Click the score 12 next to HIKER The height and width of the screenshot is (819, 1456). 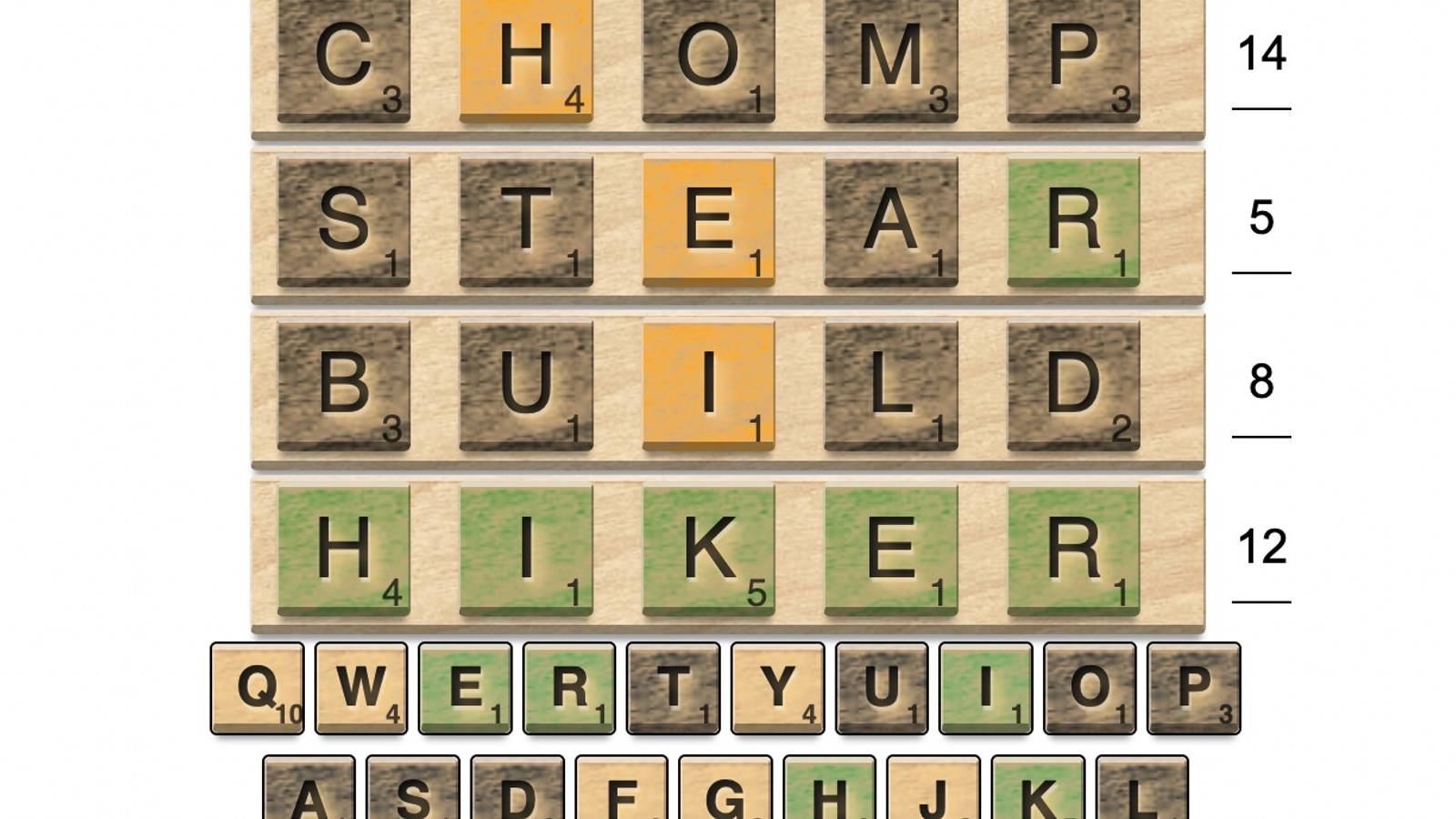pyautogui.click(x=1259, y=549)
